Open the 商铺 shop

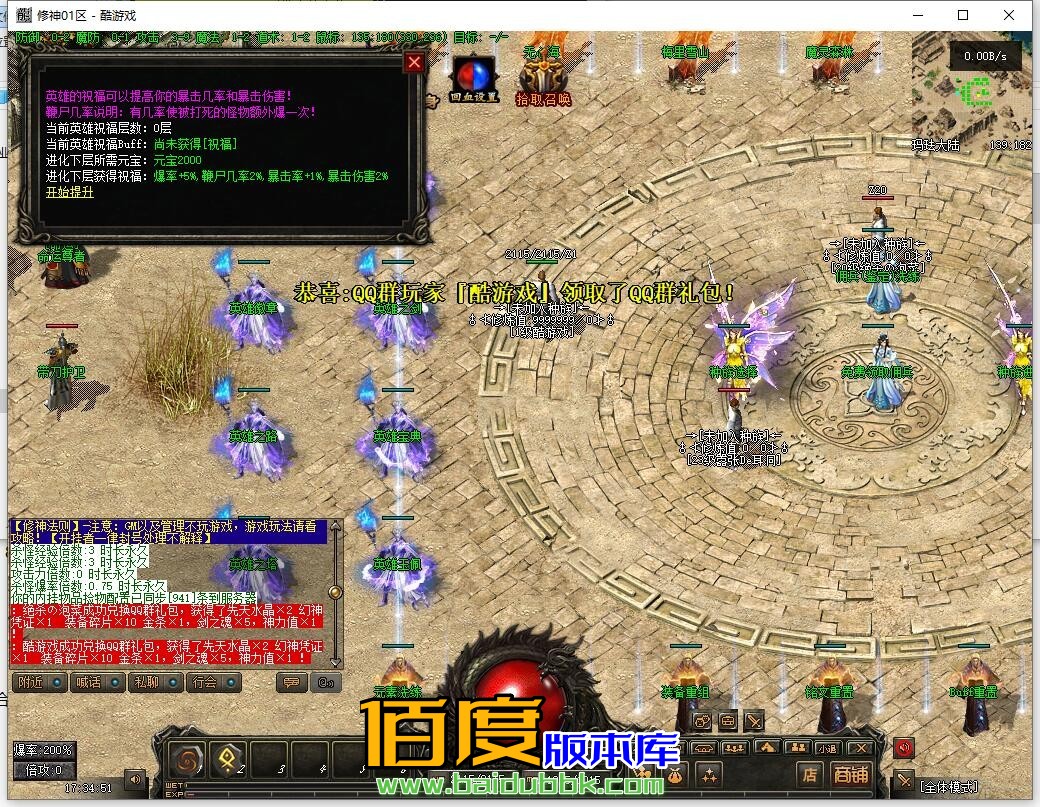(x=852, y=774)
